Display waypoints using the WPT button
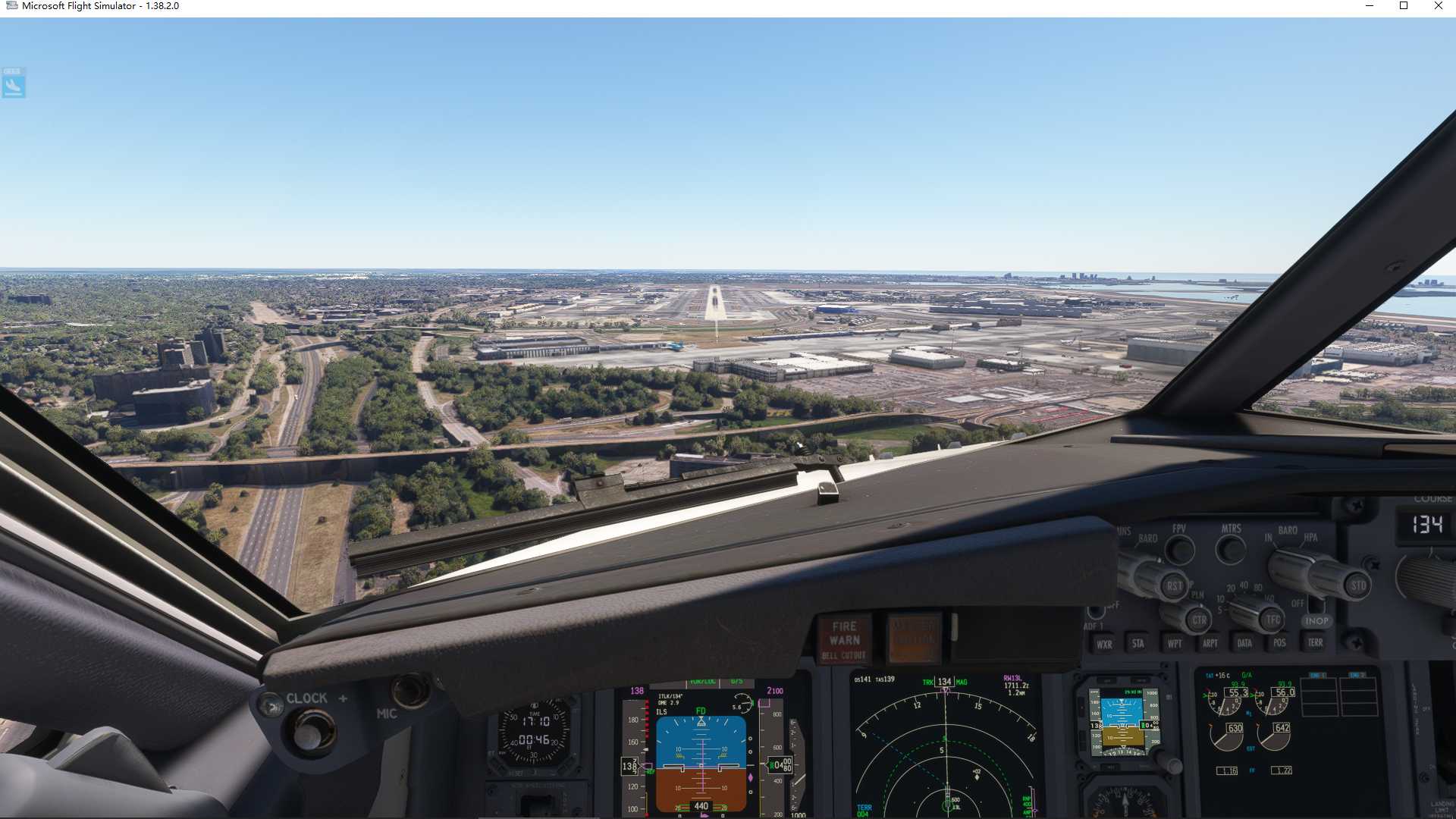 coord(1173,644)
